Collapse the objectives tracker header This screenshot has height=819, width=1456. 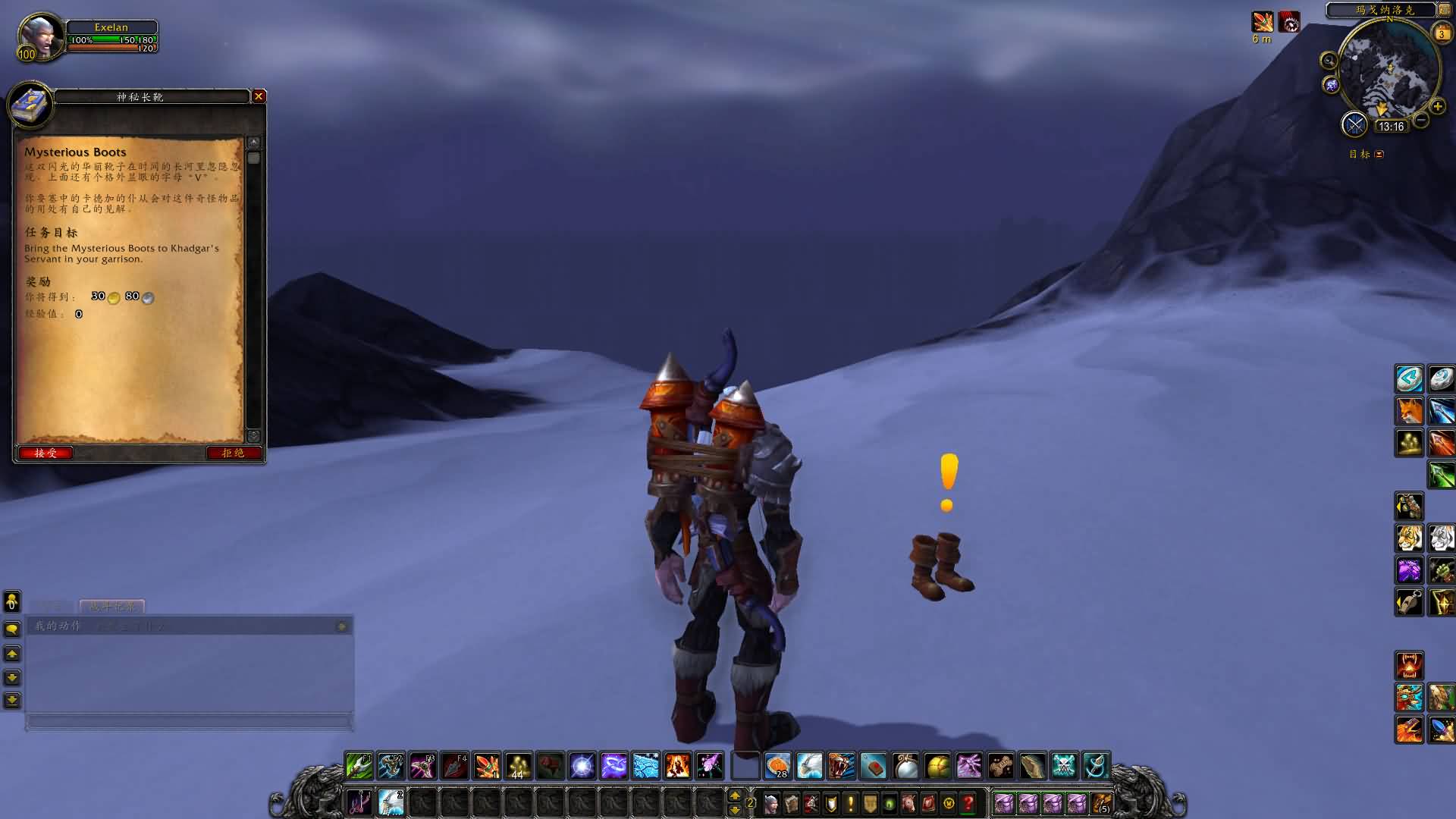(1379, 154)
